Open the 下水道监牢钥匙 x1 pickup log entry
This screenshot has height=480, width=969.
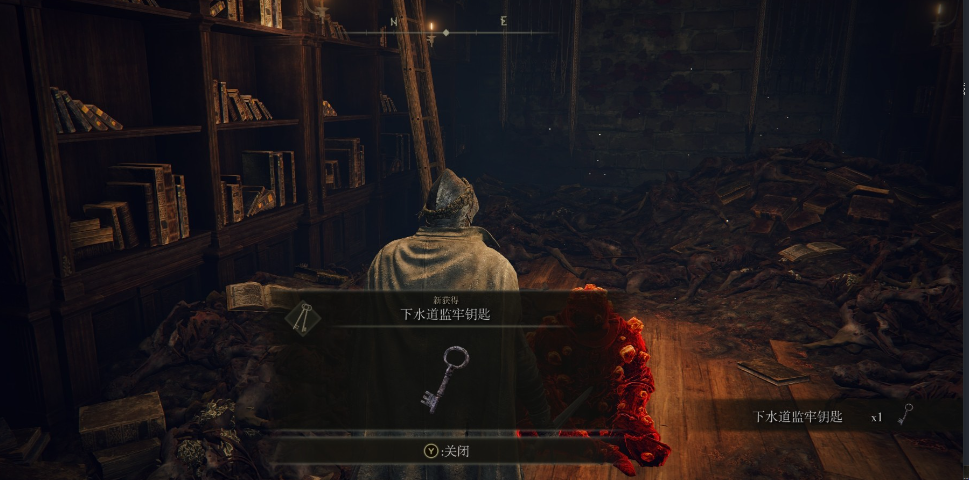[830, 416]
